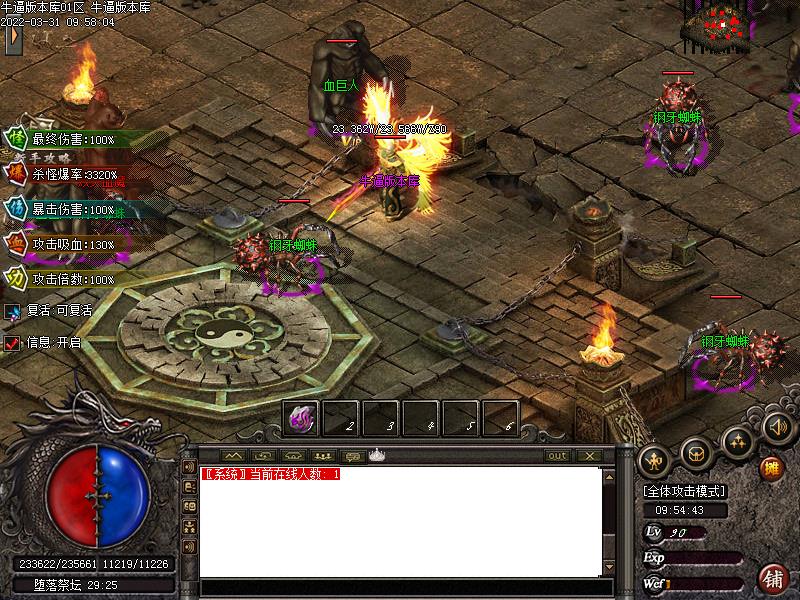Expand the arrow tab at top-left
The height and width of the screenshot is (600, 800).
coord(14,38)
